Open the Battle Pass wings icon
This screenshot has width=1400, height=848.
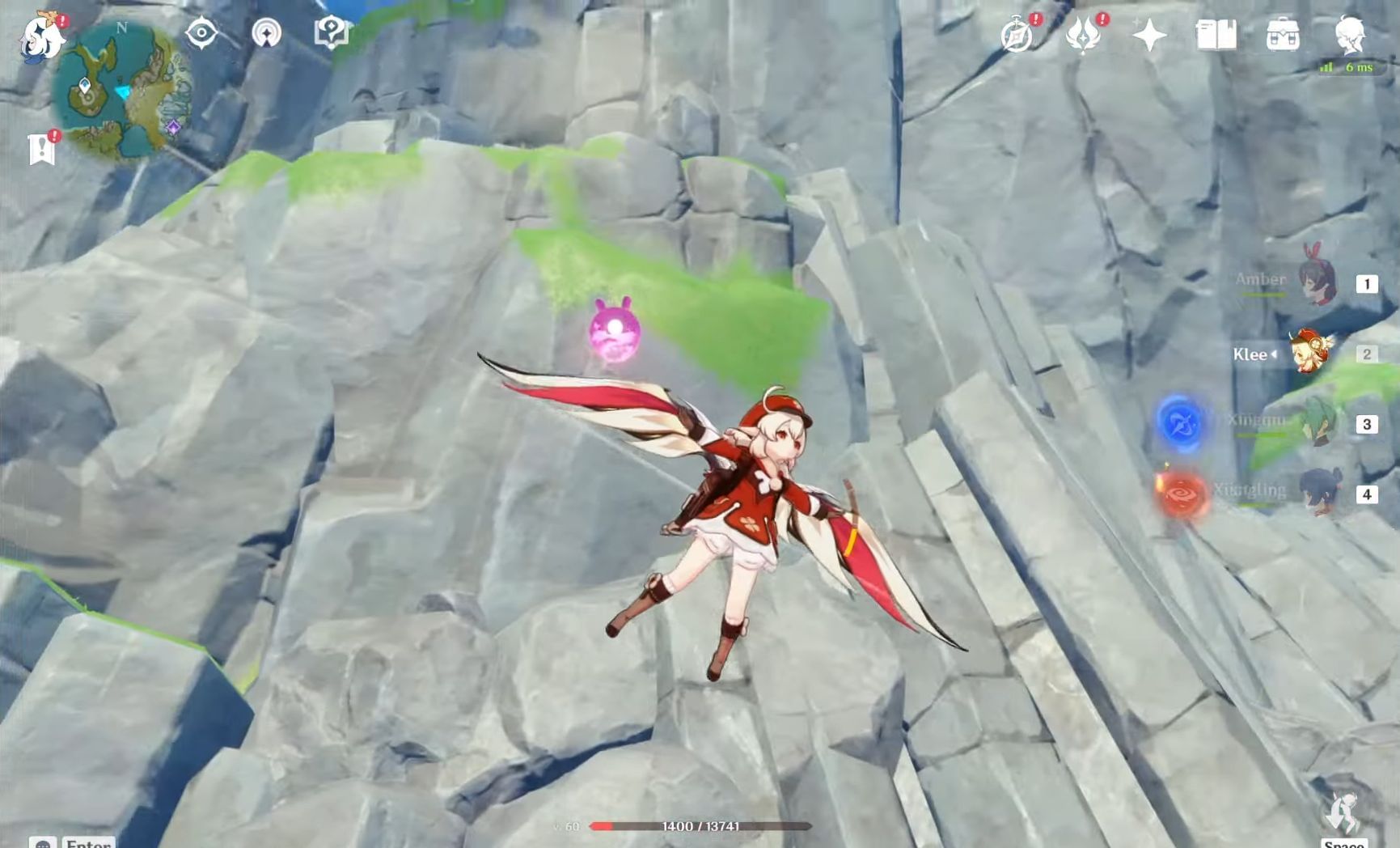[1085, 34]
